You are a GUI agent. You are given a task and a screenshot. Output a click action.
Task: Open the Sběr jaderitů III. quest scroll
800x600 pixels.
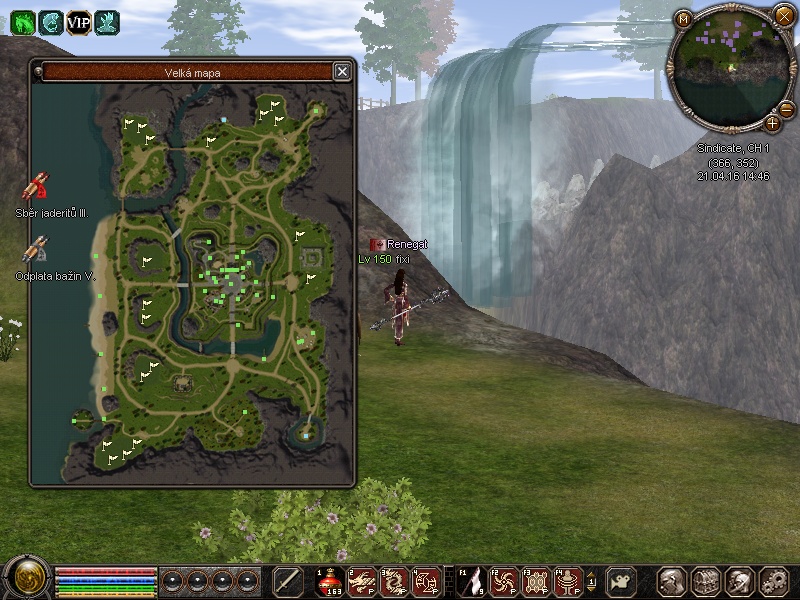coord(37,187)
